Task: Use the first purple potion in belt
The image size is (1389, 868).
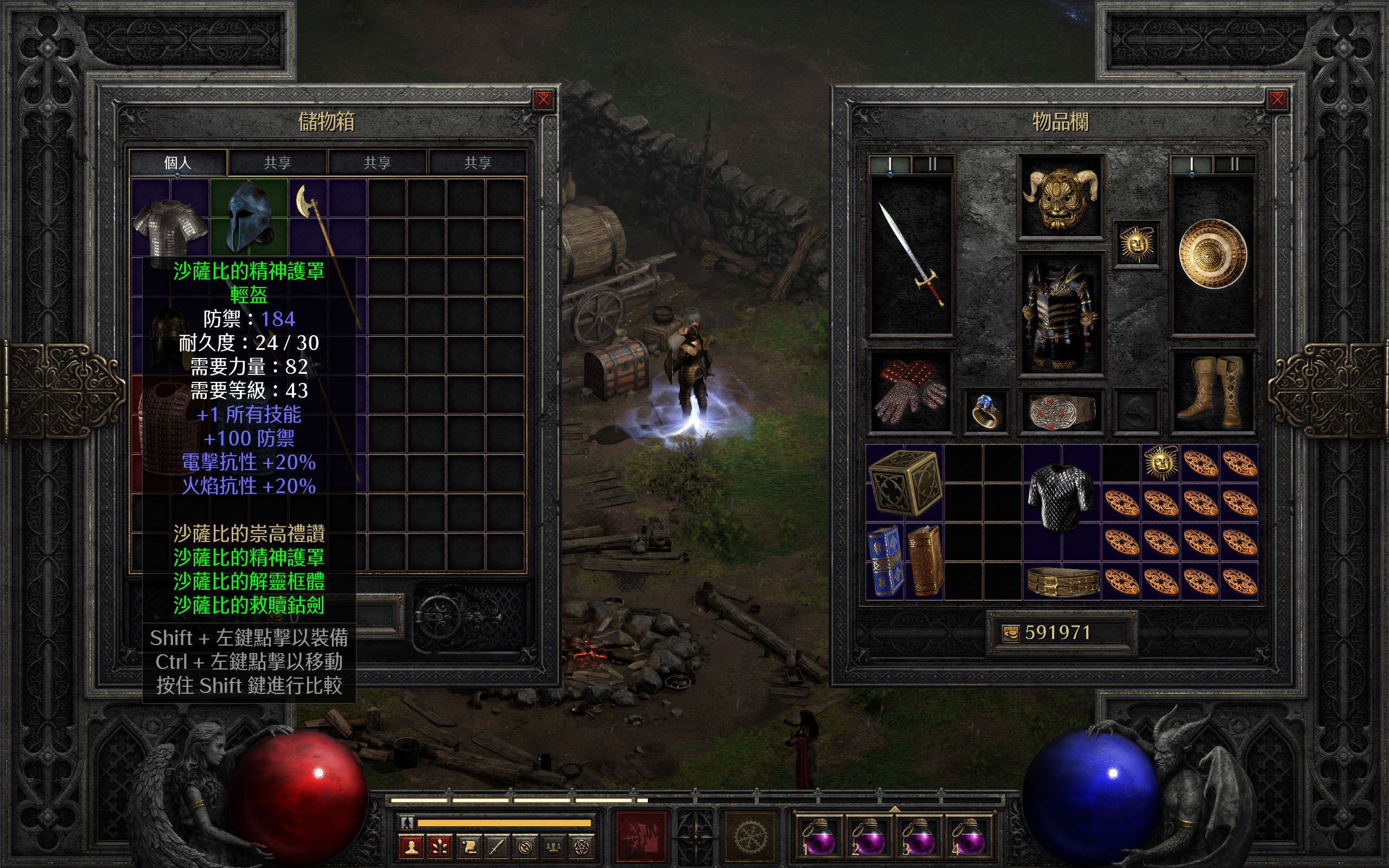Action: coord(818,837)
